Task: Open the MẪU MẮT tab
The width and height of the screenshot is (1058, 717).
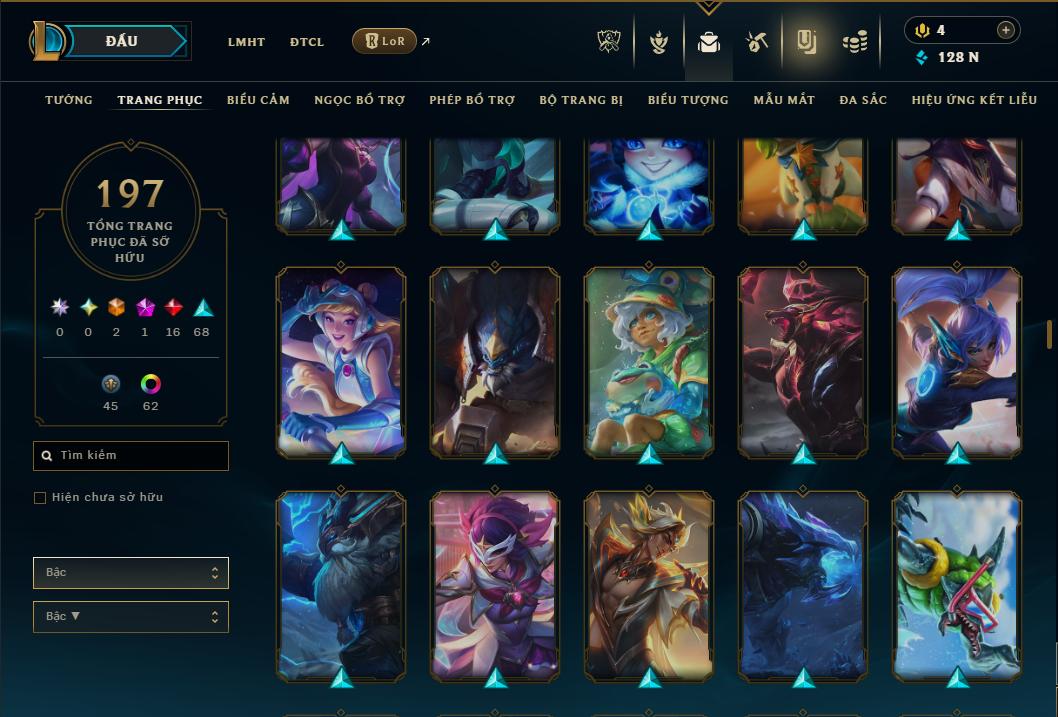Action: pyautogui.click(x=784, y=100)
